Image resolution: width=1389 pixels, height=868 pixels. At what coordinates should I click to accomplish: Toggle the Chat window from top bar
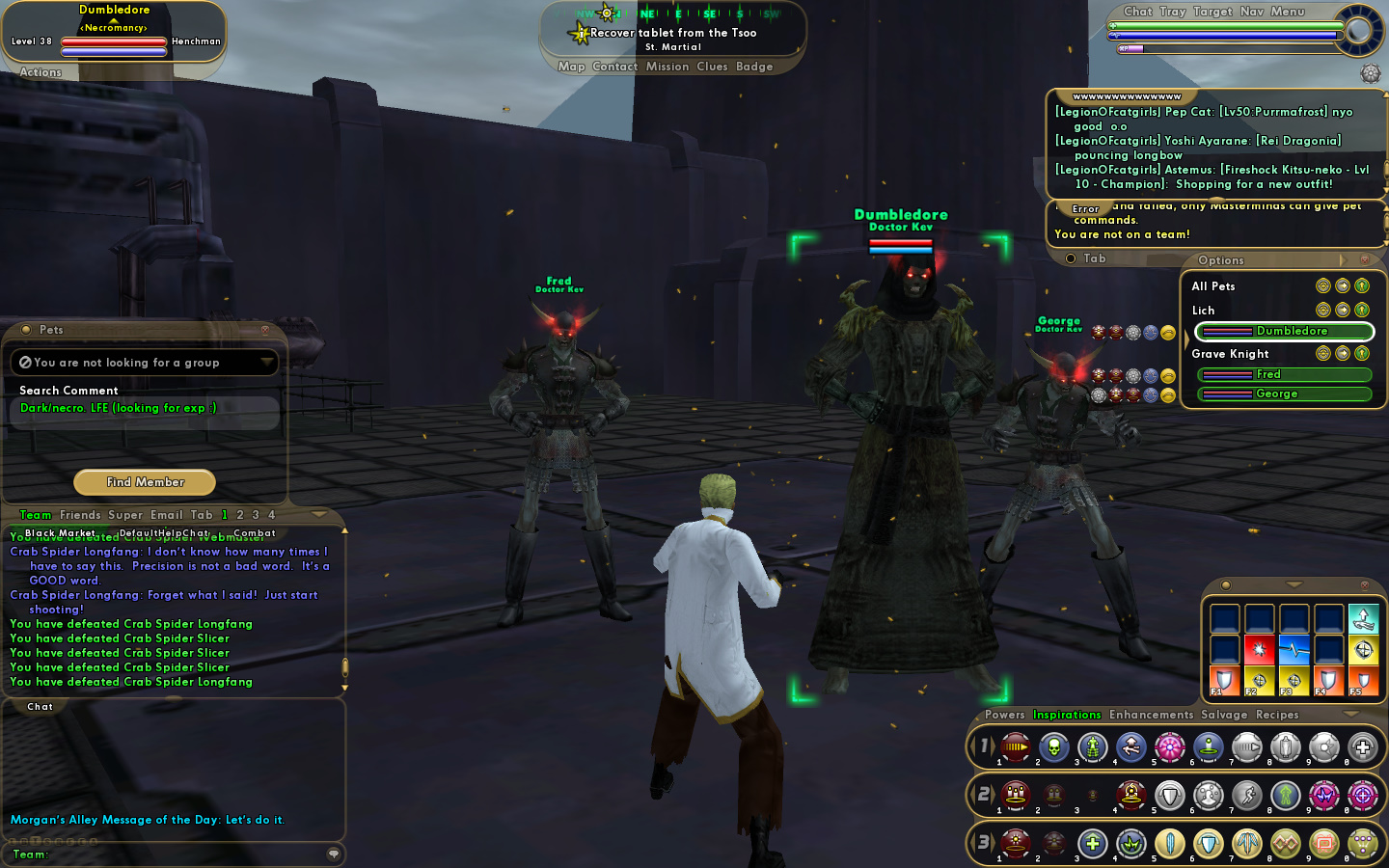[x=1138, y=12]
